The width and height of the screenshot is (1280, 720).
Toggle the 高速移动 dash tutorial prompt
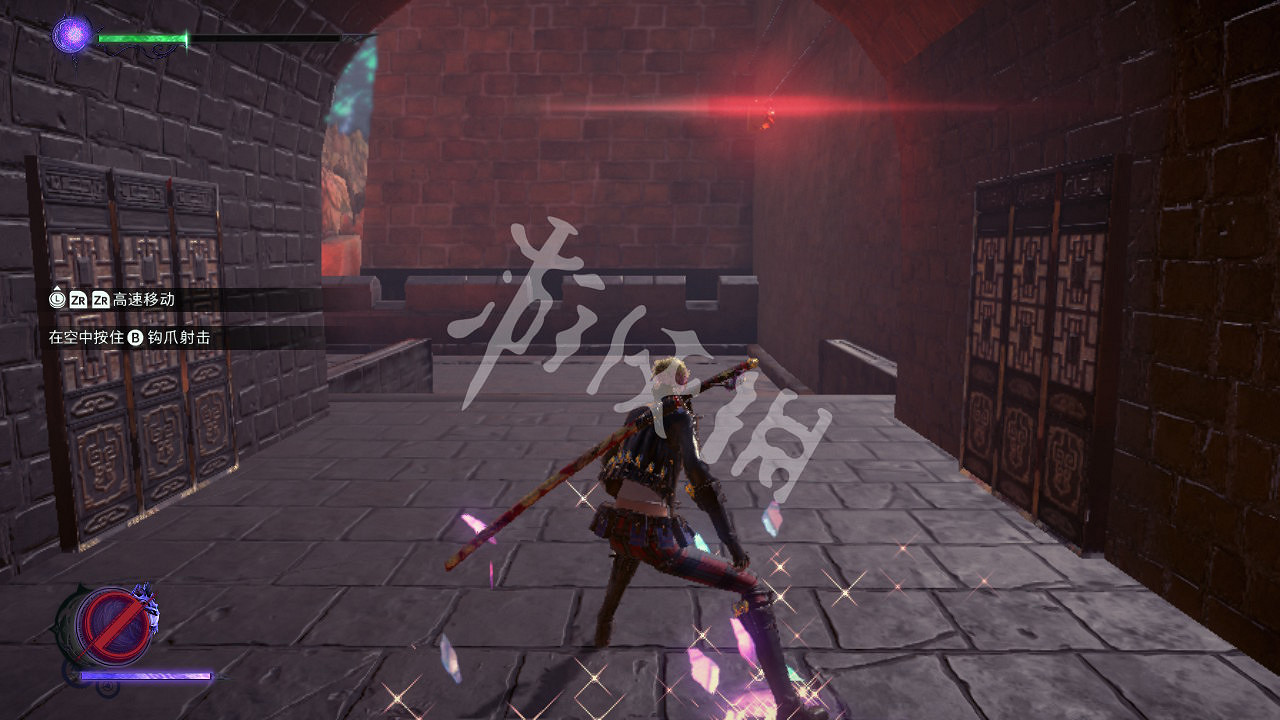click(x=120, y=300)
